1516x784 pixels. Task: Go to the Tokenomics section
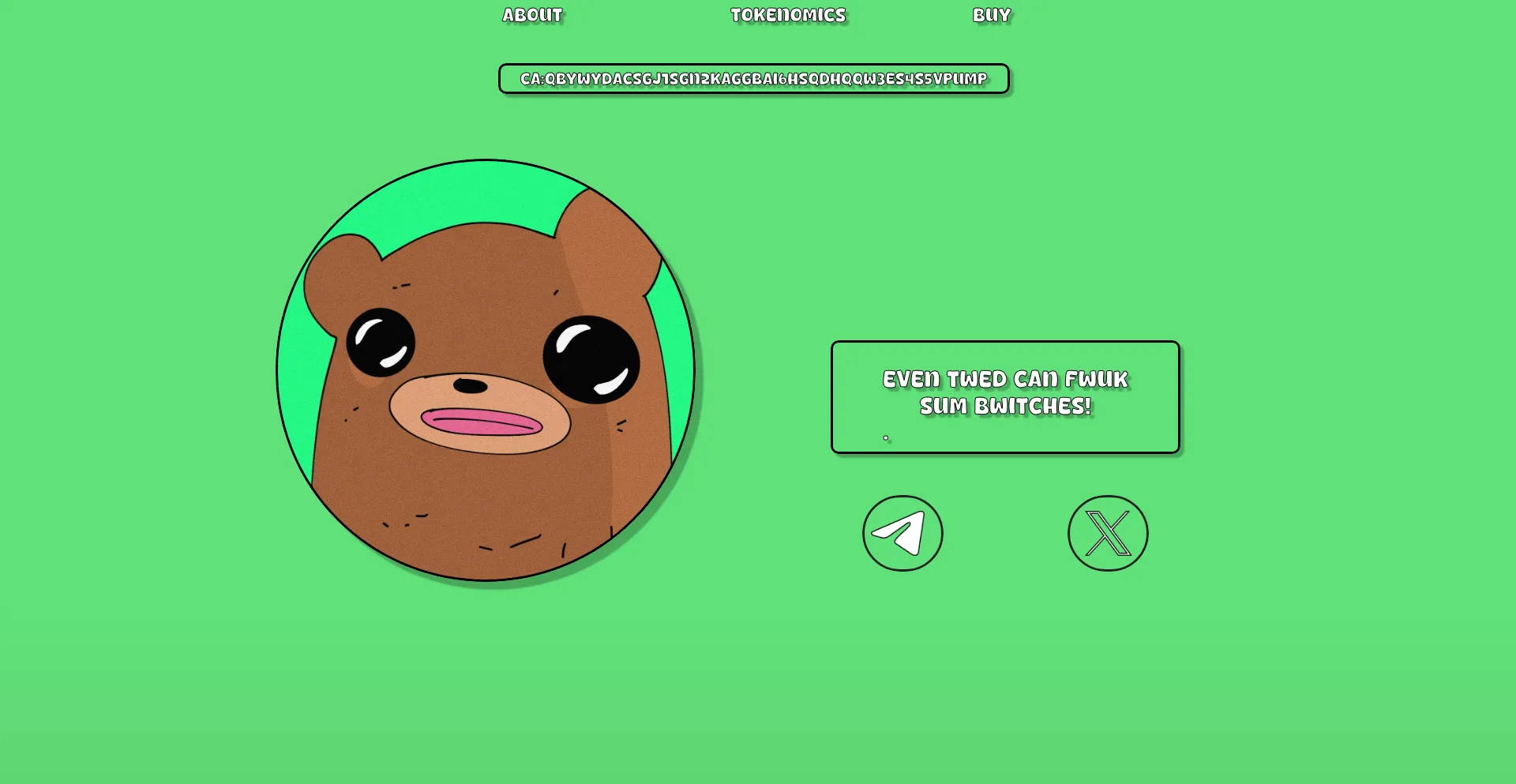tap(787, 15)
